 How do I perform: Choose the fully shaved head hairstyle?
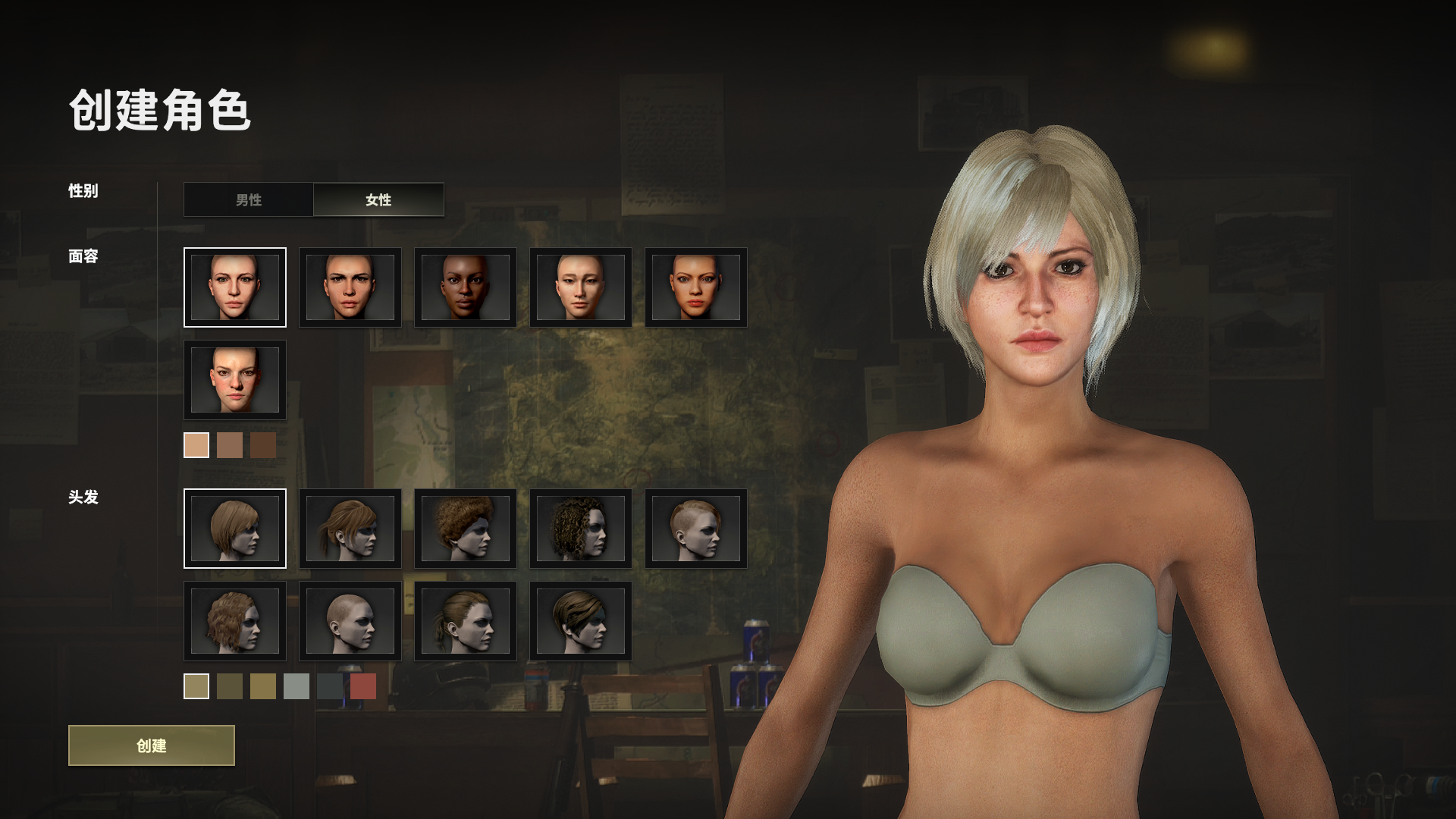click(x=350, y=621)
